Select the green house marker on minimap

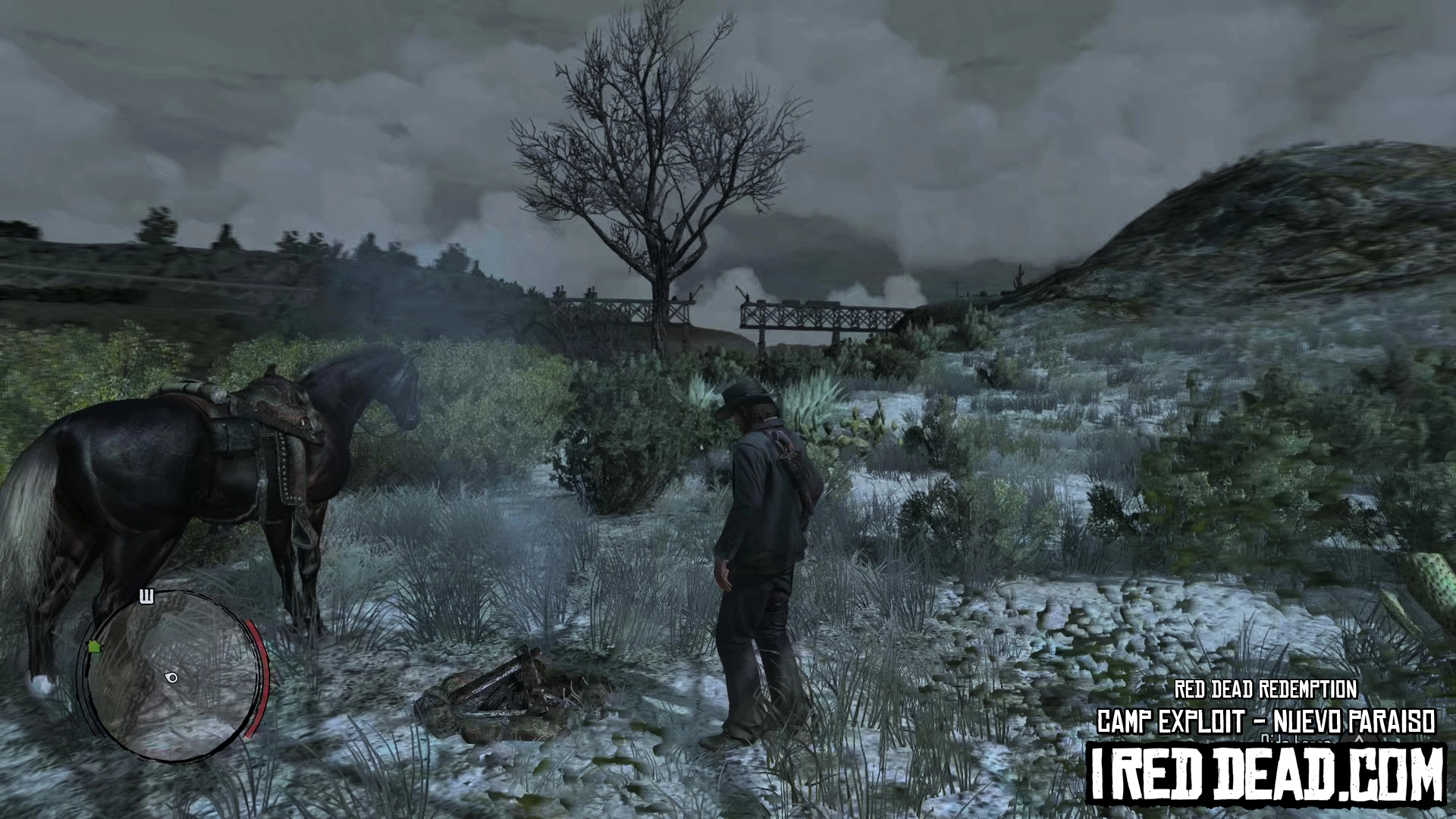tap(94, 647)
